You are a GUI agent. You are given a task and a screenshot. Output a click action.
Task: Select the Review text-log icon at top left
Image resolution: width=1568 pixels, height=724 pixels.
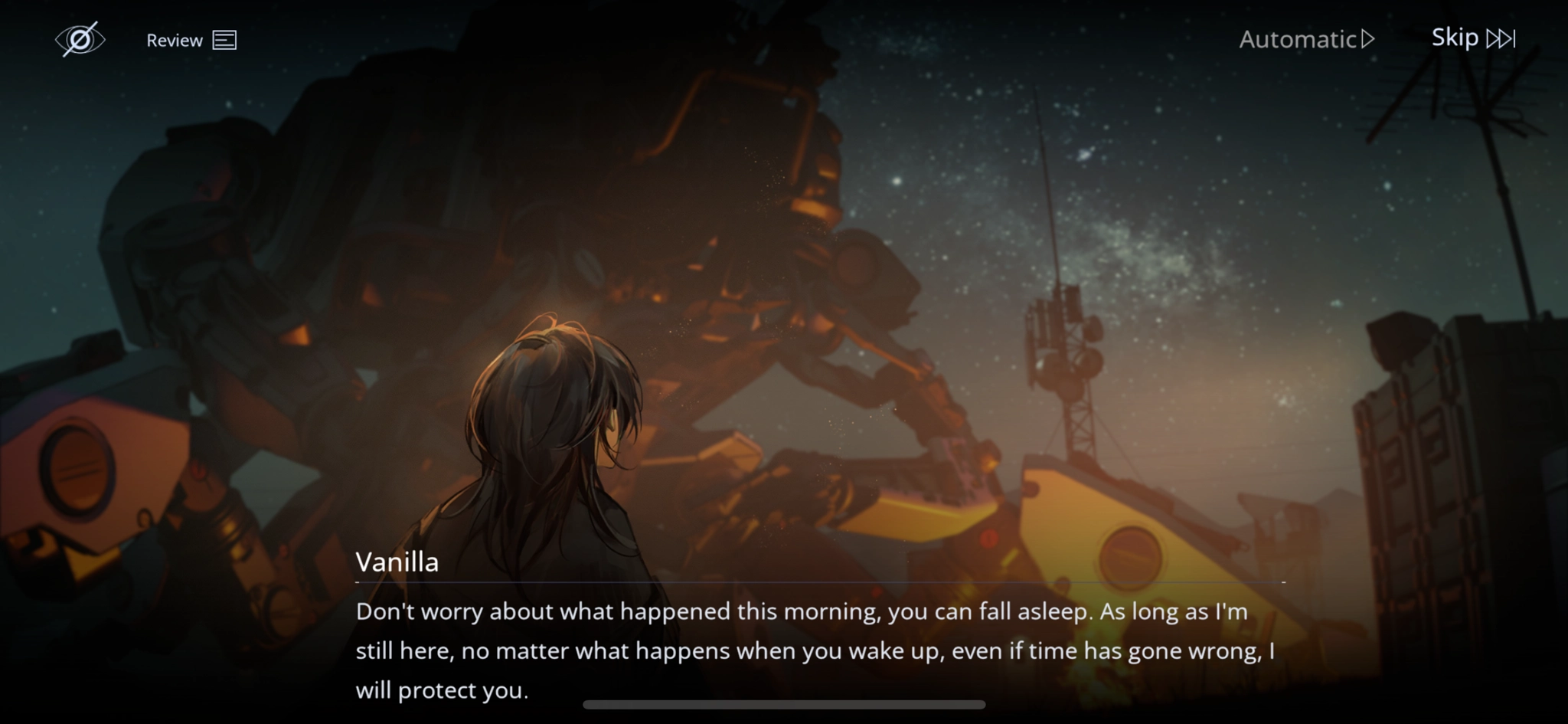pyautogui.click(x=225, y=40)
